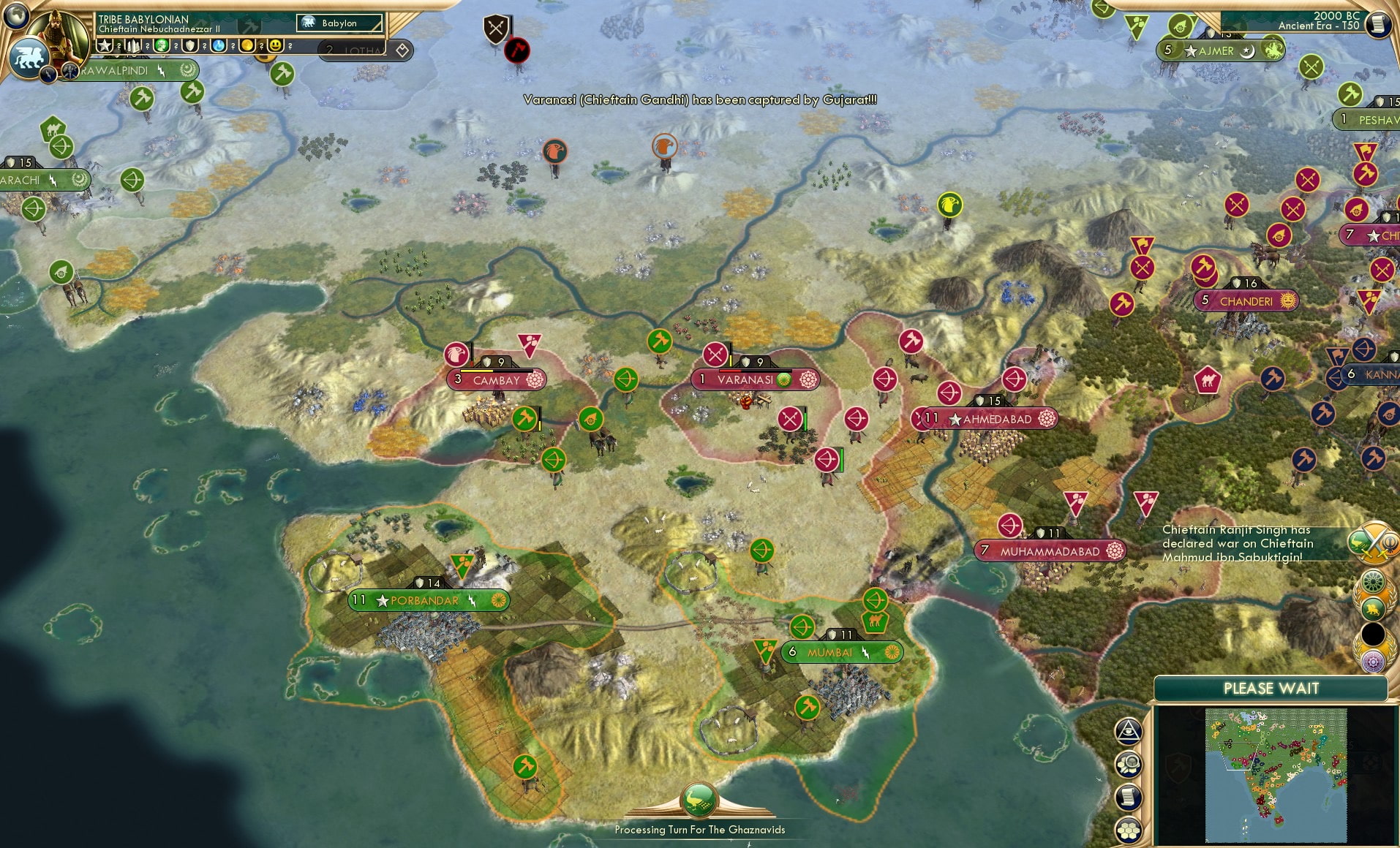This screenshot has width=1400, height=848.
Task: Click the science icon in the top panel
Action: pyautogui.click(x=218, y=45)
